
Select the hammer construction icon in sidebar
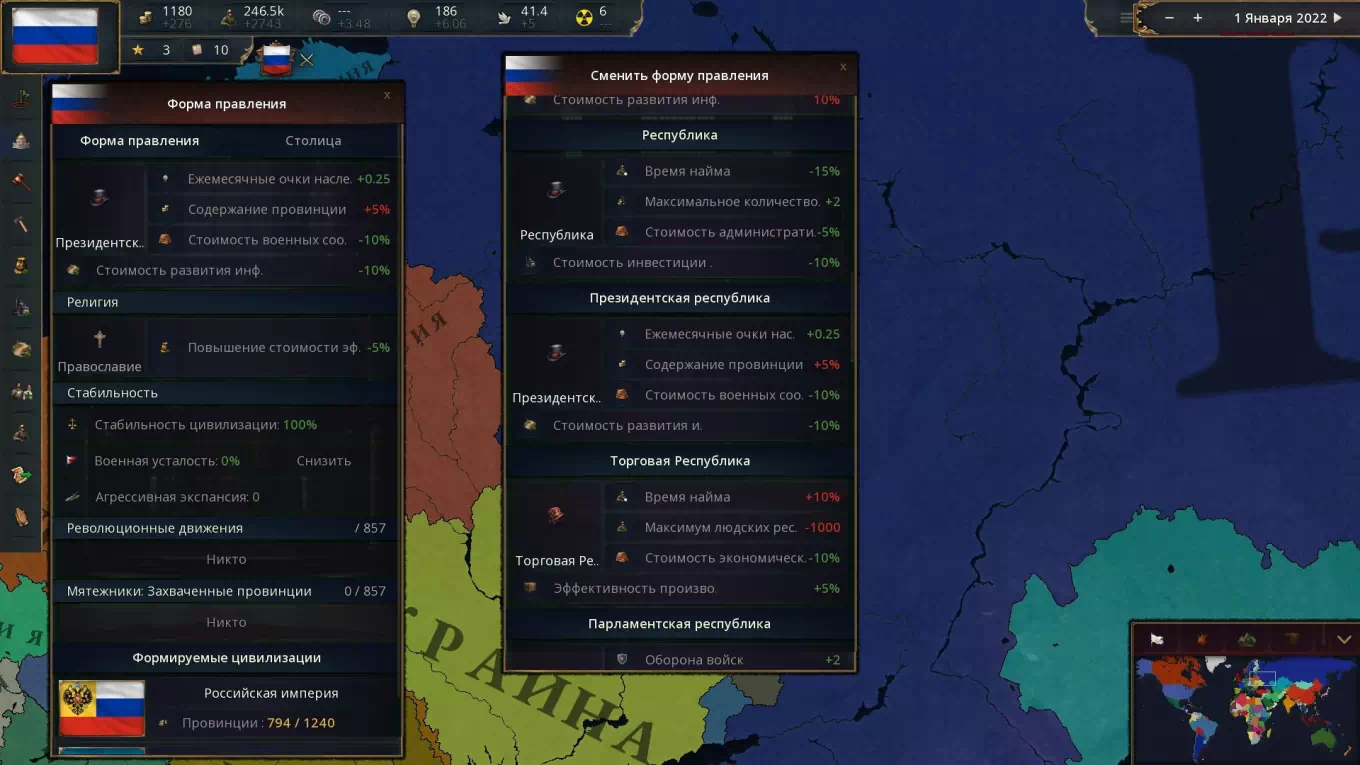[x=20, y=221]
